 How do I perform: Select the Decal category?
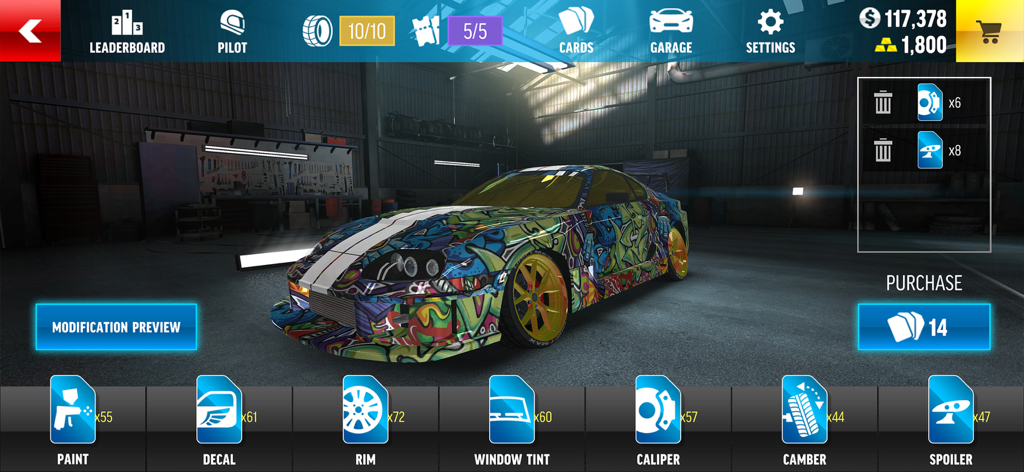tap(219, 421)
